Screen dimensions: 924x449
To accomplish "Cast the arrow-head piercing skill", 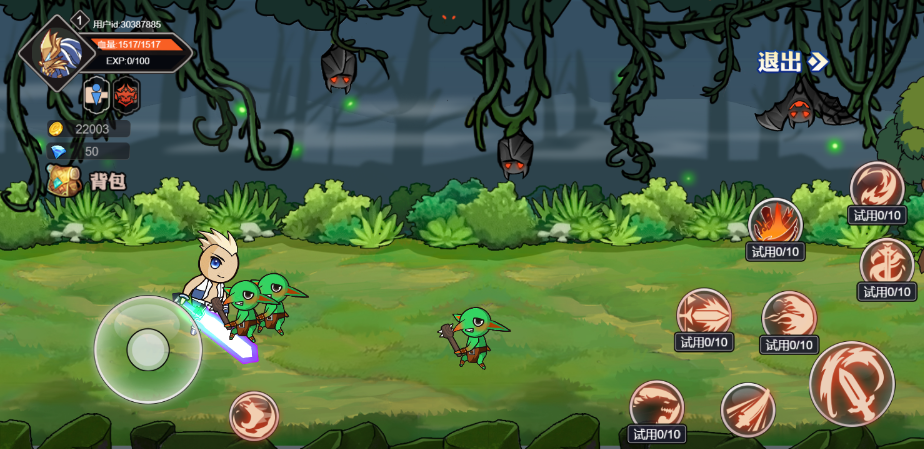I will tap(704, 313).
